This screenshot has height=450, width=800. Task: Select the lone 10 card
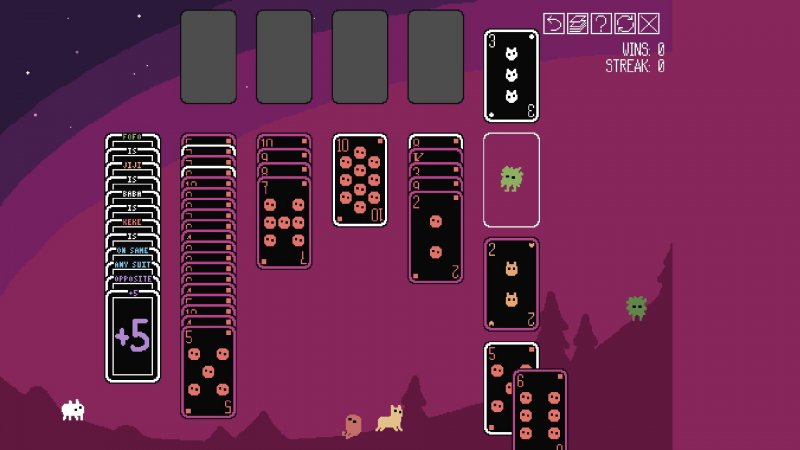coord(360,180)
